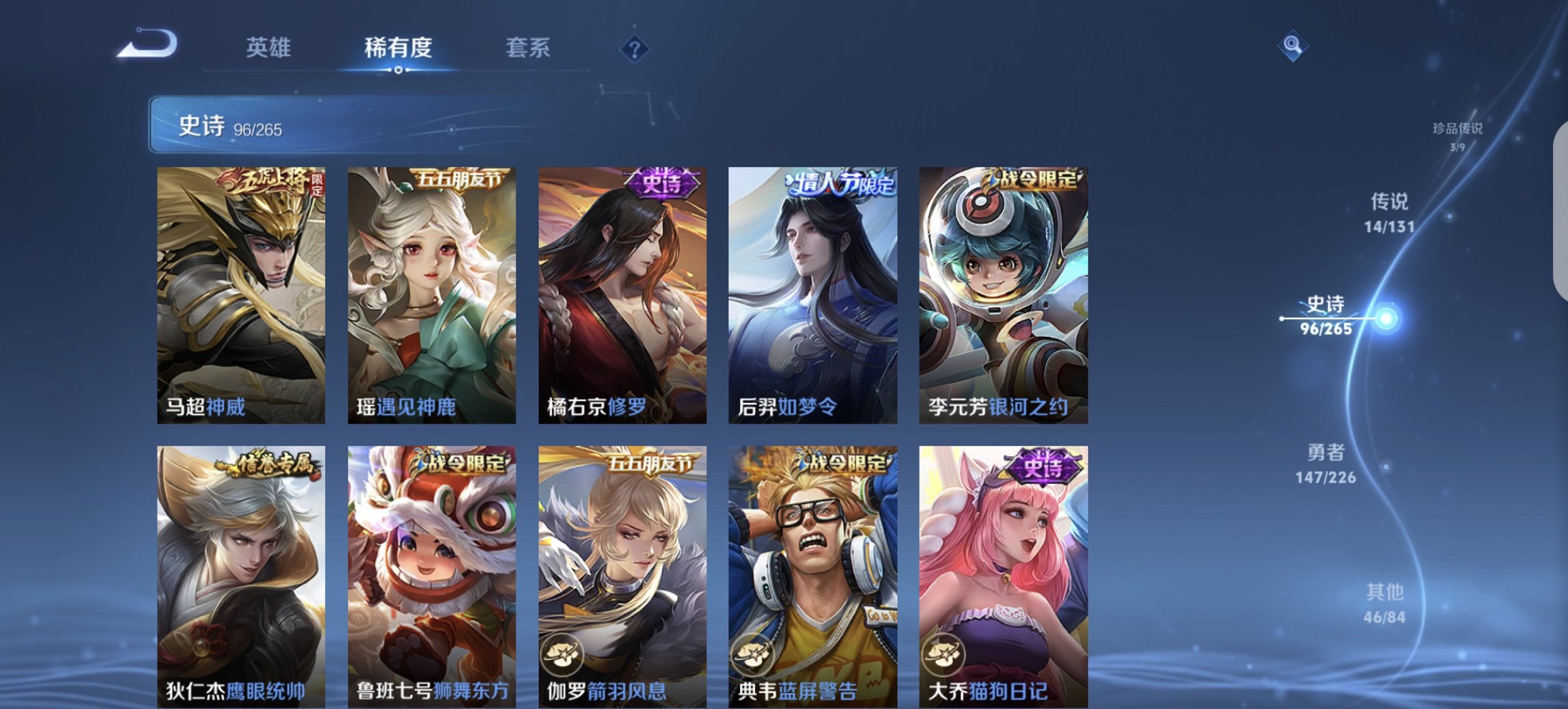The image size is (1568, 709).
Task: Switch to the 套系 tab
Action: click(528, 48)
